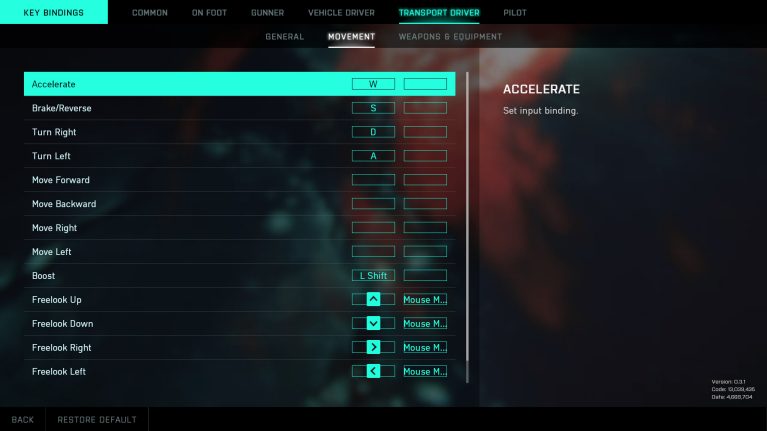
Task: Edit the Freelook Right arrow key binding
Action: tap(373, 348)
